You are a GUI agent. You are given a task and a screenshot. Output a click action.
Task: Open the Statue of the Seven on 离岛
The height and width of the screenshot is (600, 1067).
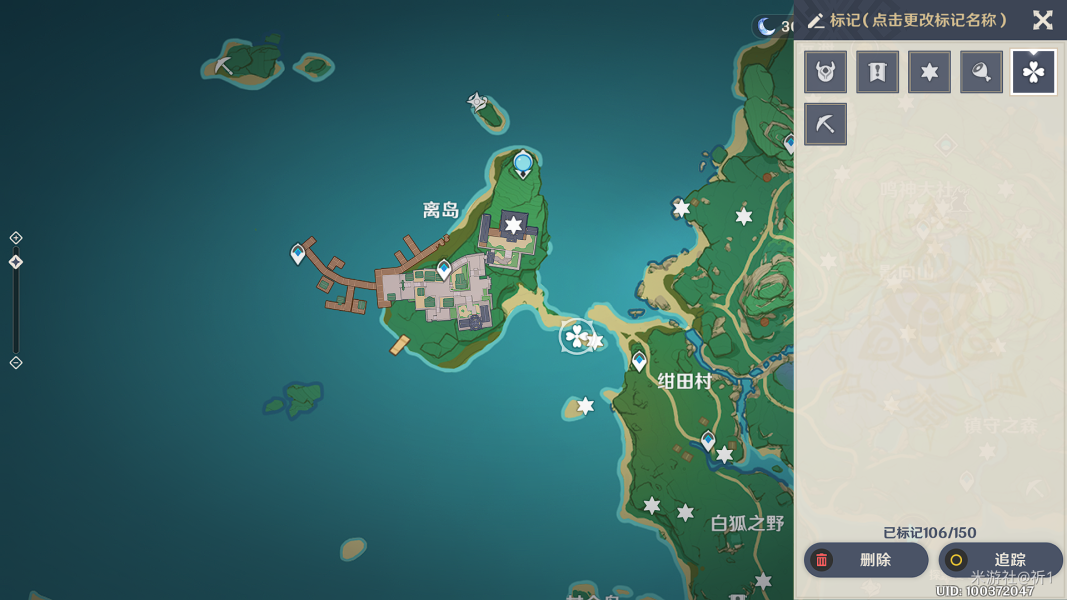click(523, 164)
